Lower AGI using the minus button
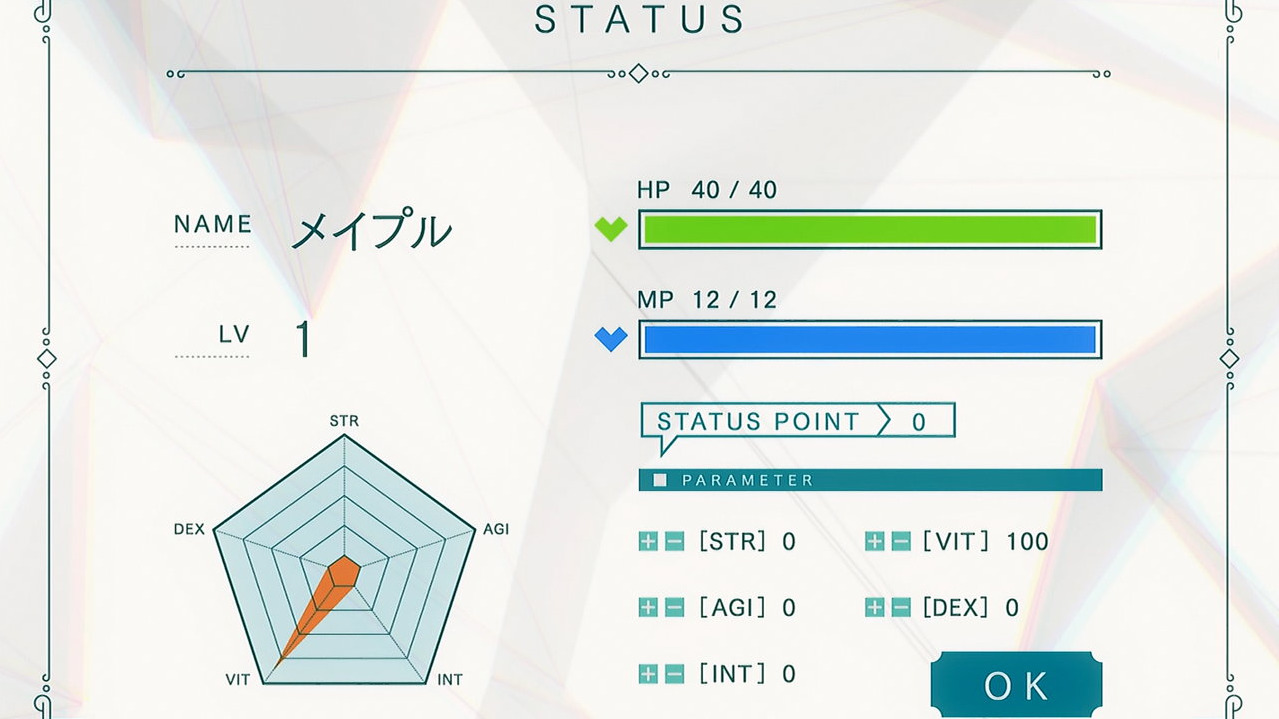The height and width of the screenshot is (719, 1279). tap(674, 607)
